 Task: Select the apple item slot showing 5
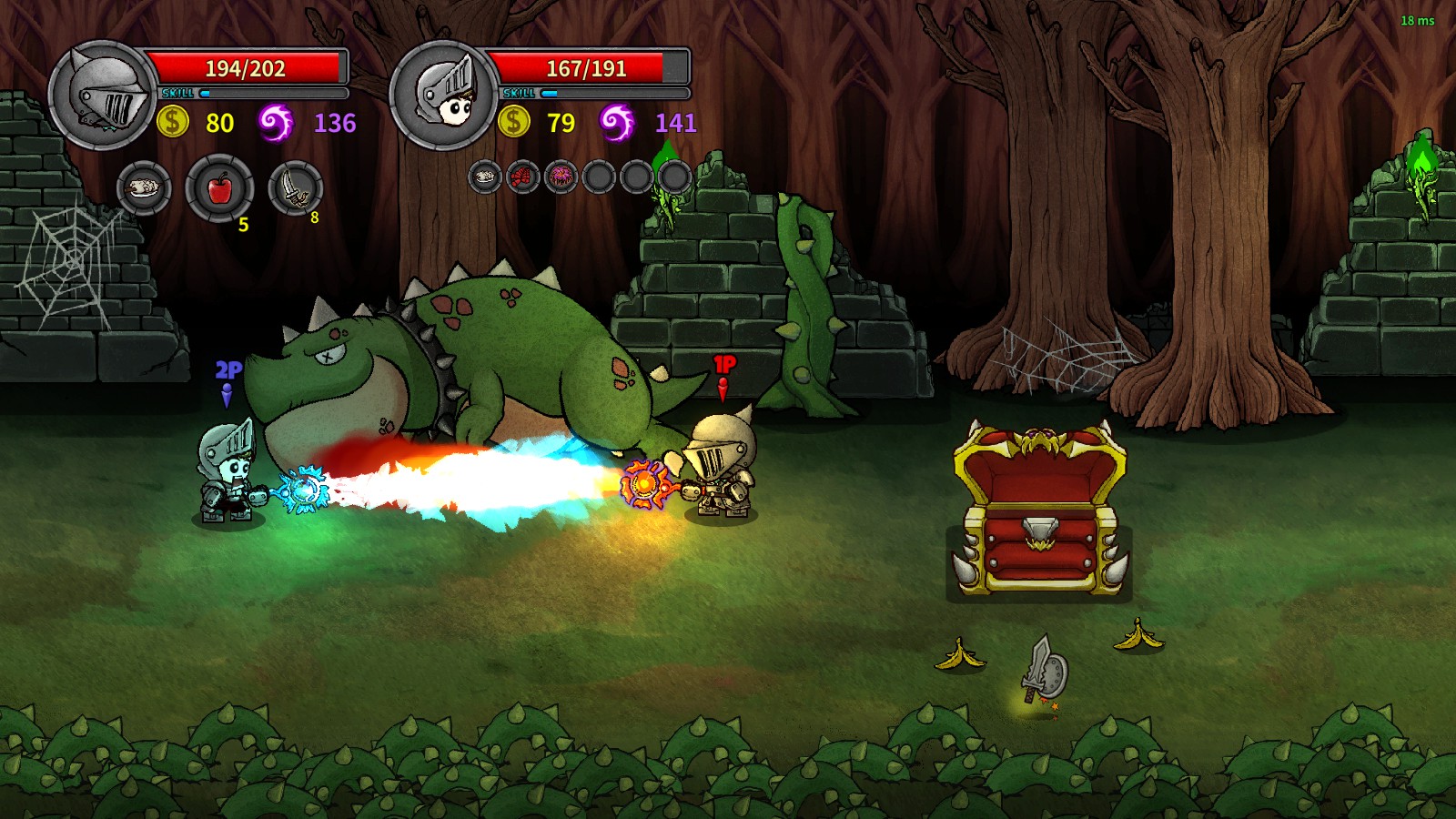tap(218, 188)
